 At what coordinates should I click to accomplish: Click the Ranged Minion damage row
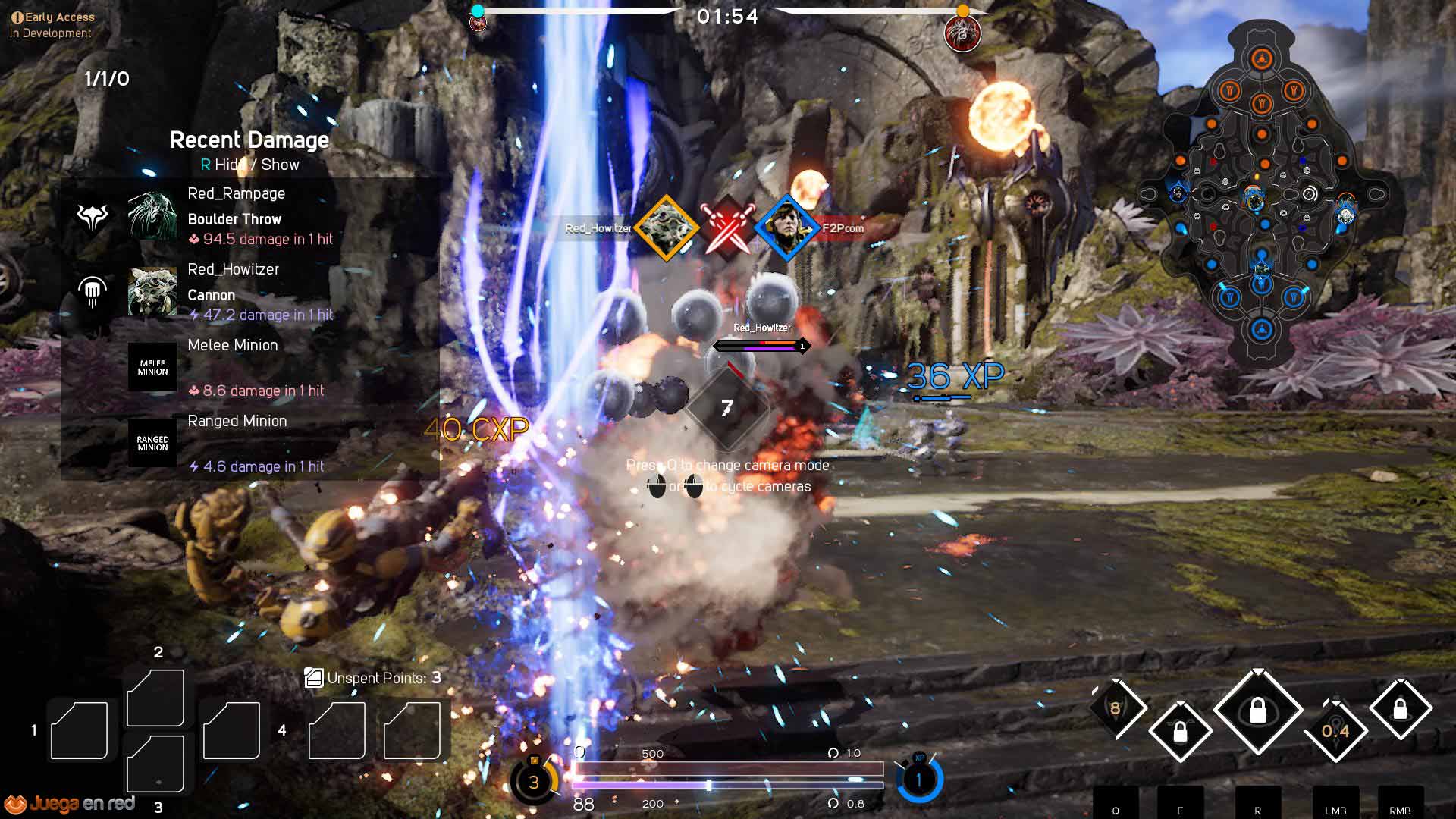250,444
